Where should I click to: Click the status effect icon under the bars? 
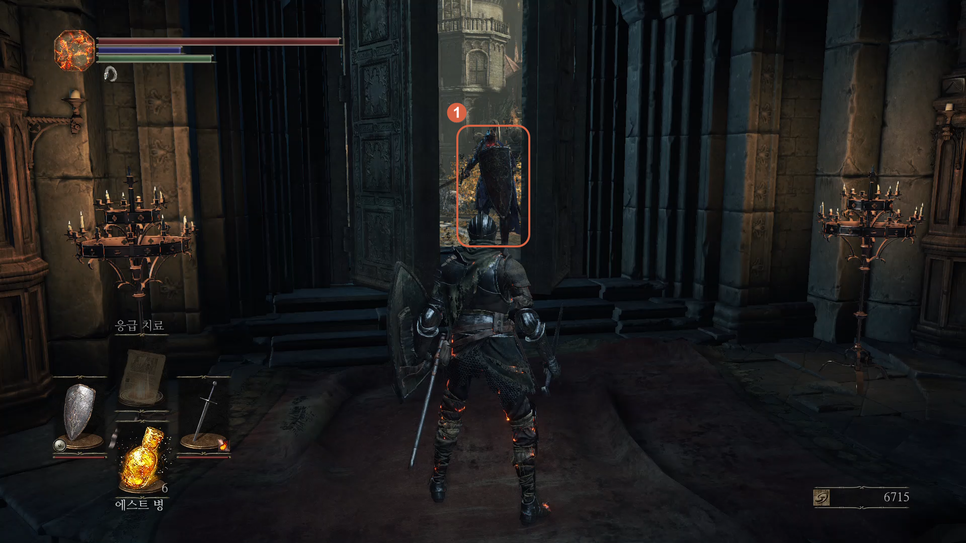[x=110, y=73]
